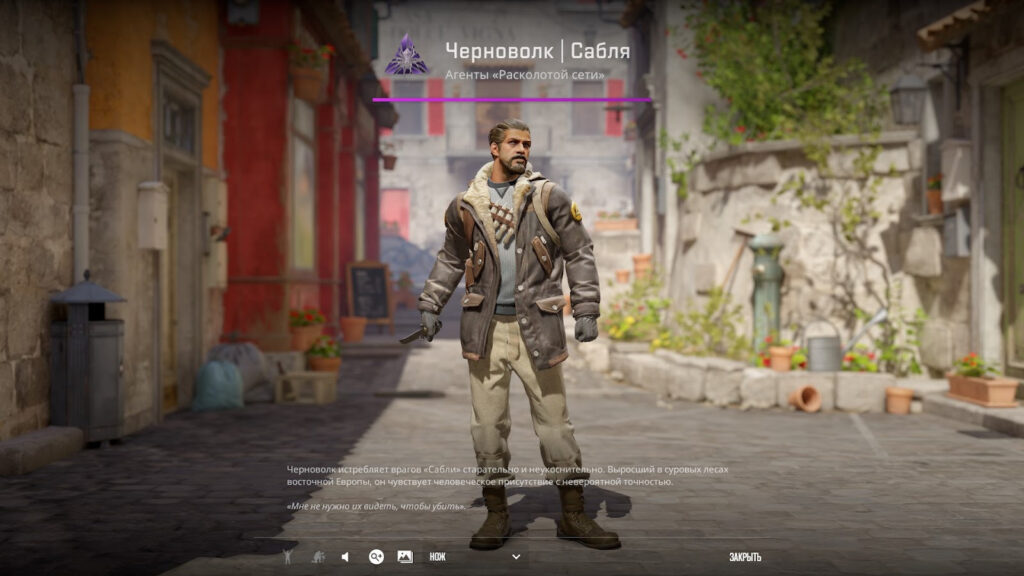Select the crouching pose figure icon
This screenshot has height=576, width=1024.
[317, 557]
